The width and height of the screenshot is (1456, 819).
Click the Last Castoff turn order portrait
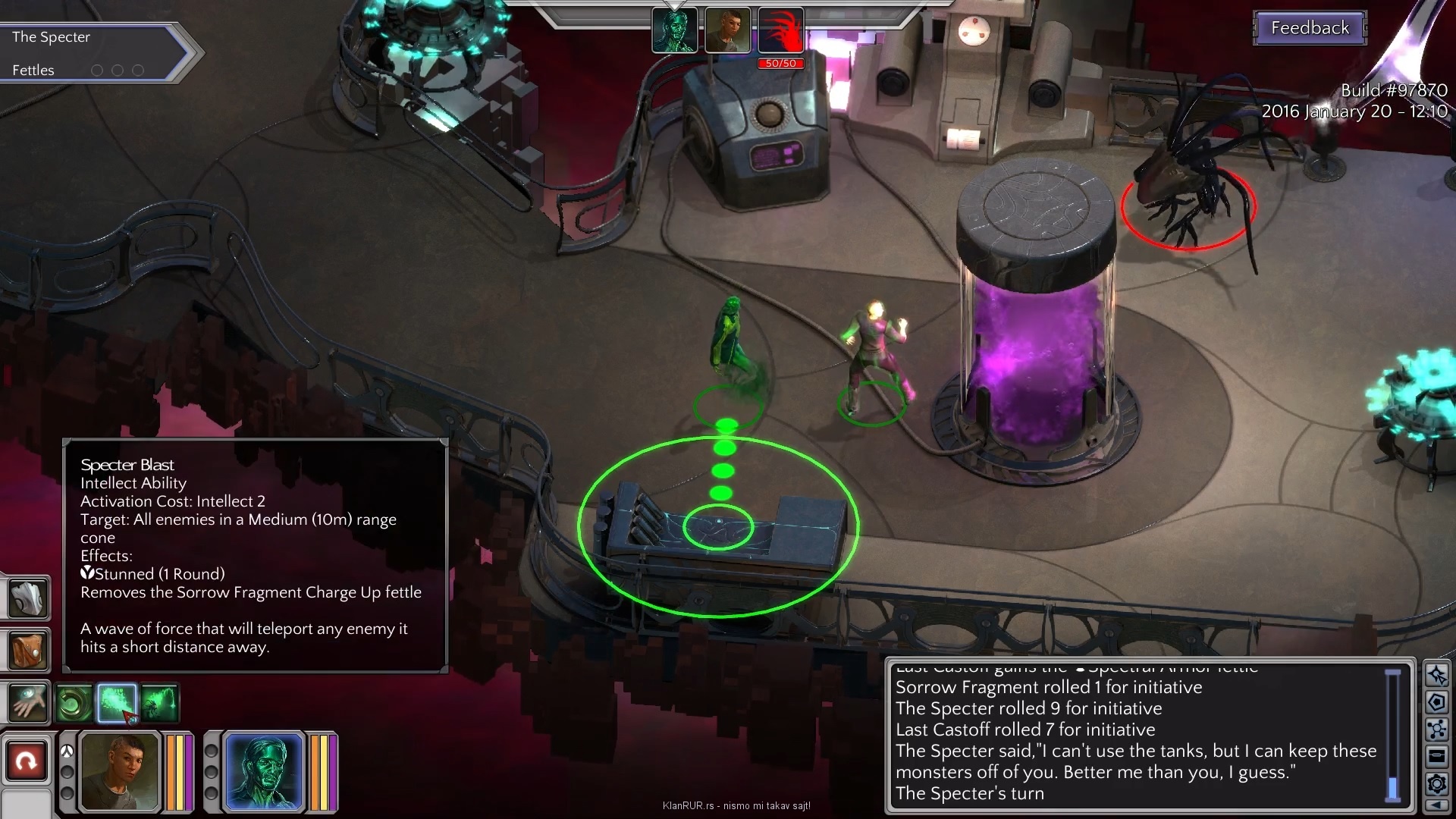click(x=727, y=30)
